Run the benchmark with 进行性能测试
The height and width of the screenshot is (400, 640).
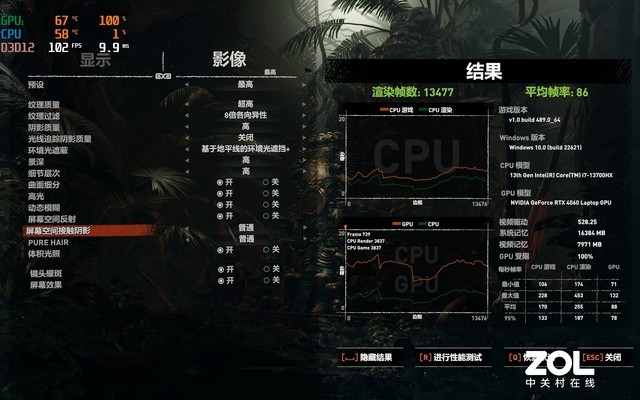point(455,357)
